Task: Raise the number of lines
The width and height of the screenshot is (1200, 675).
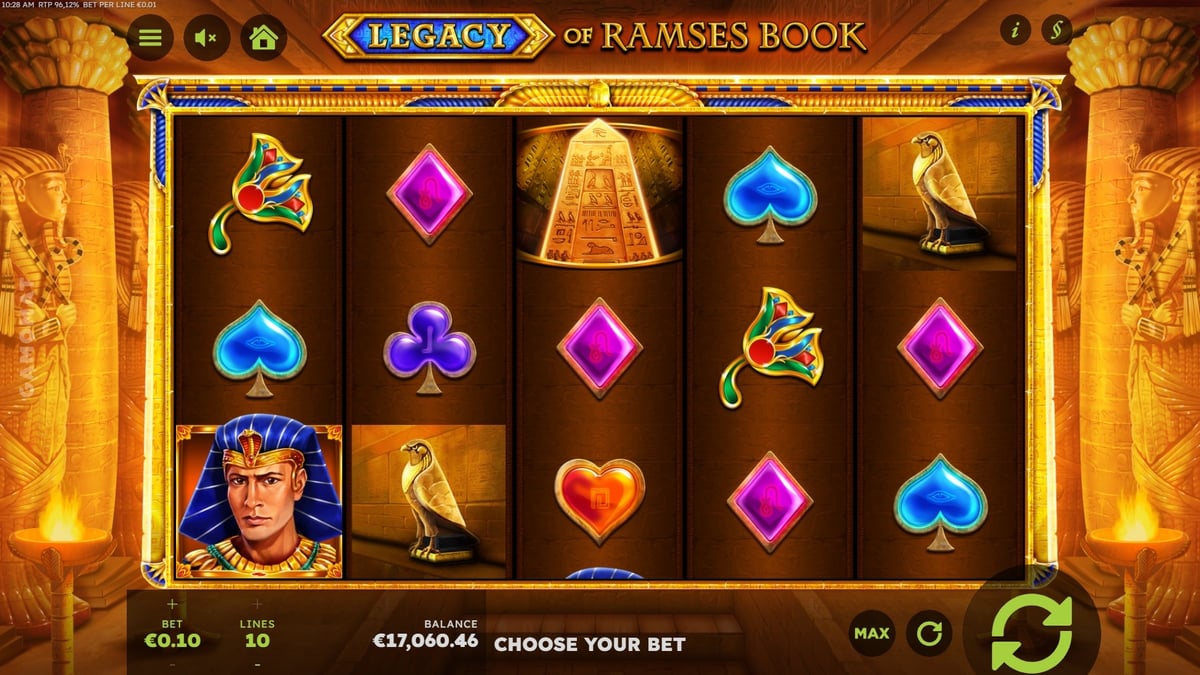Action: point(257,604)
